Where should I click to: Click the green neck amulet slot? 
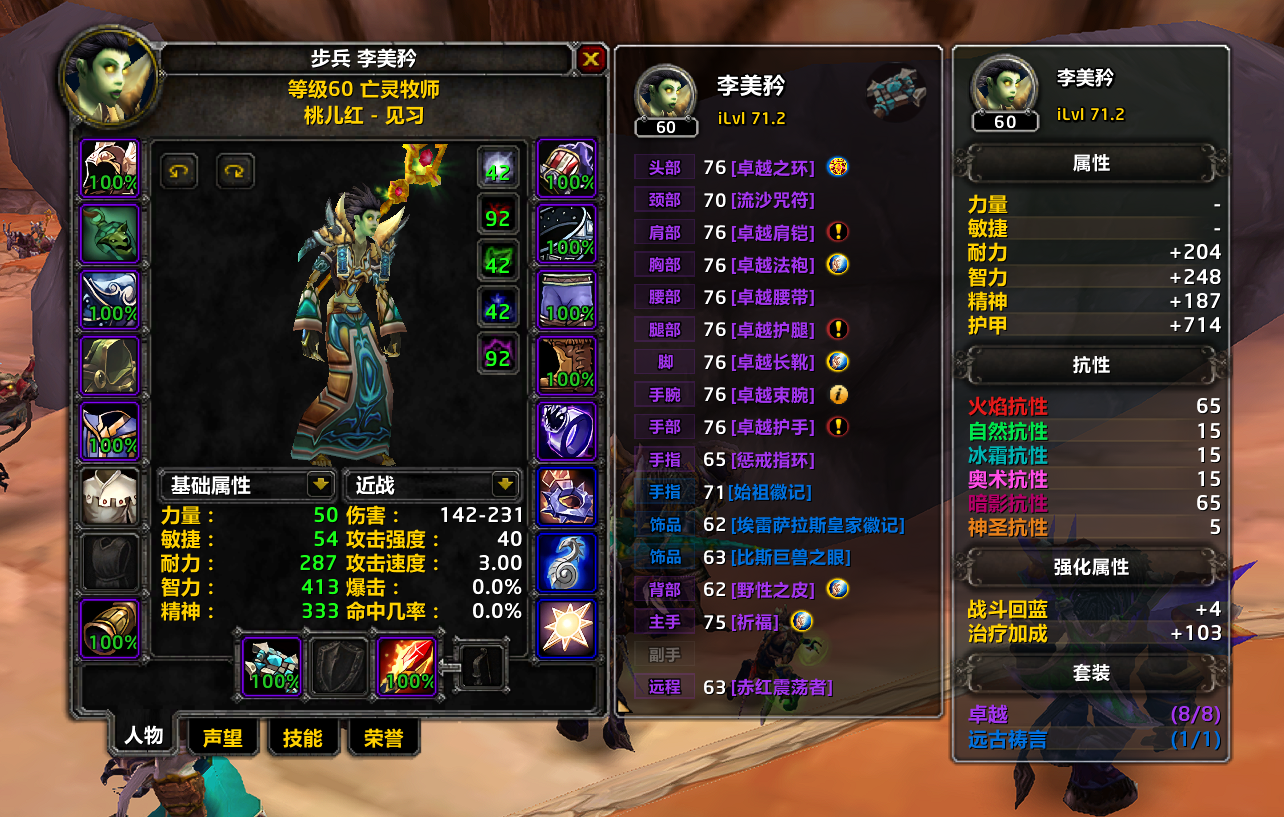point(110,233)
